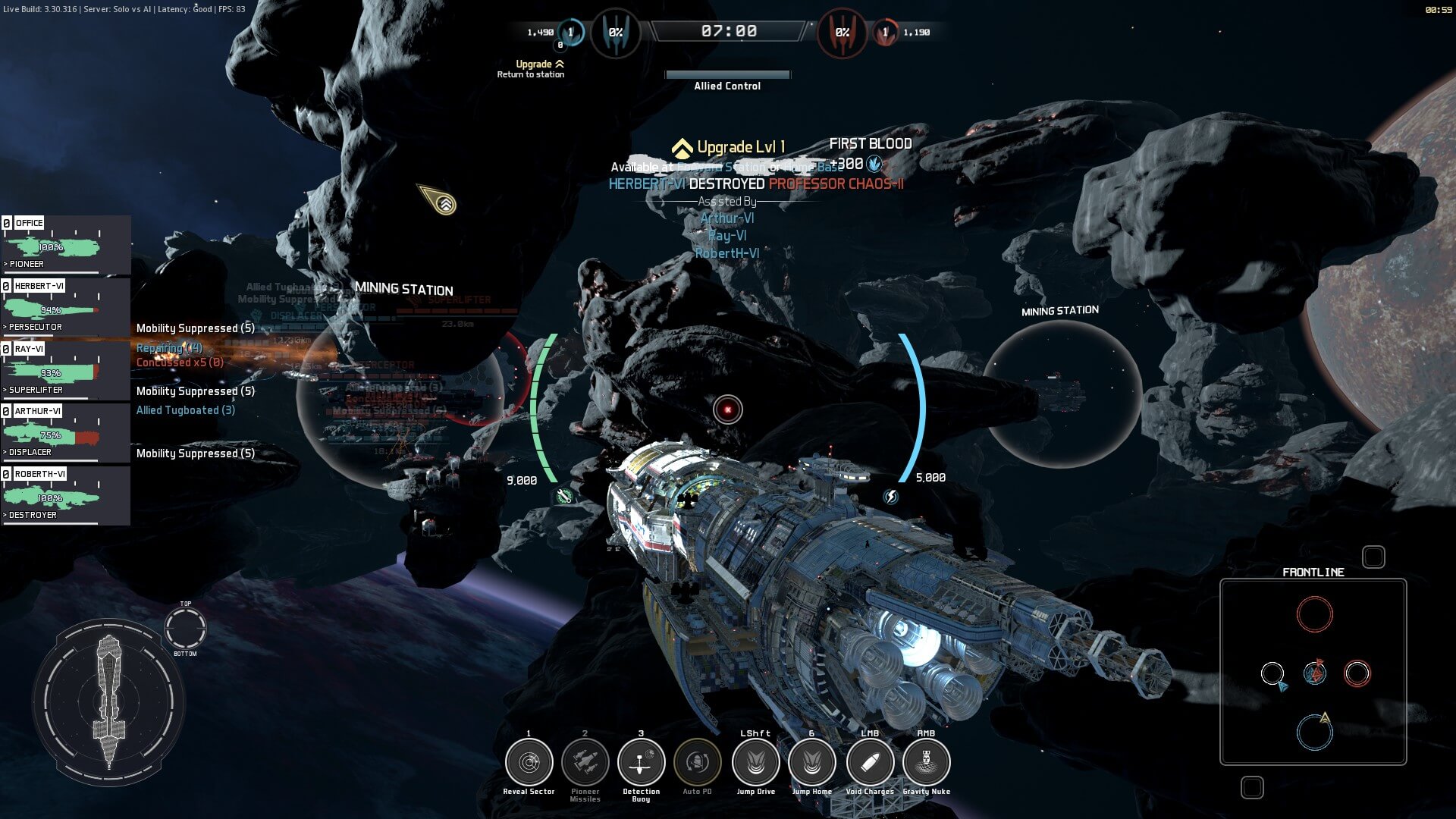Toggle the Auto PD ability
The height and width of the screenshot is (819, 1456).
(697, 762)
